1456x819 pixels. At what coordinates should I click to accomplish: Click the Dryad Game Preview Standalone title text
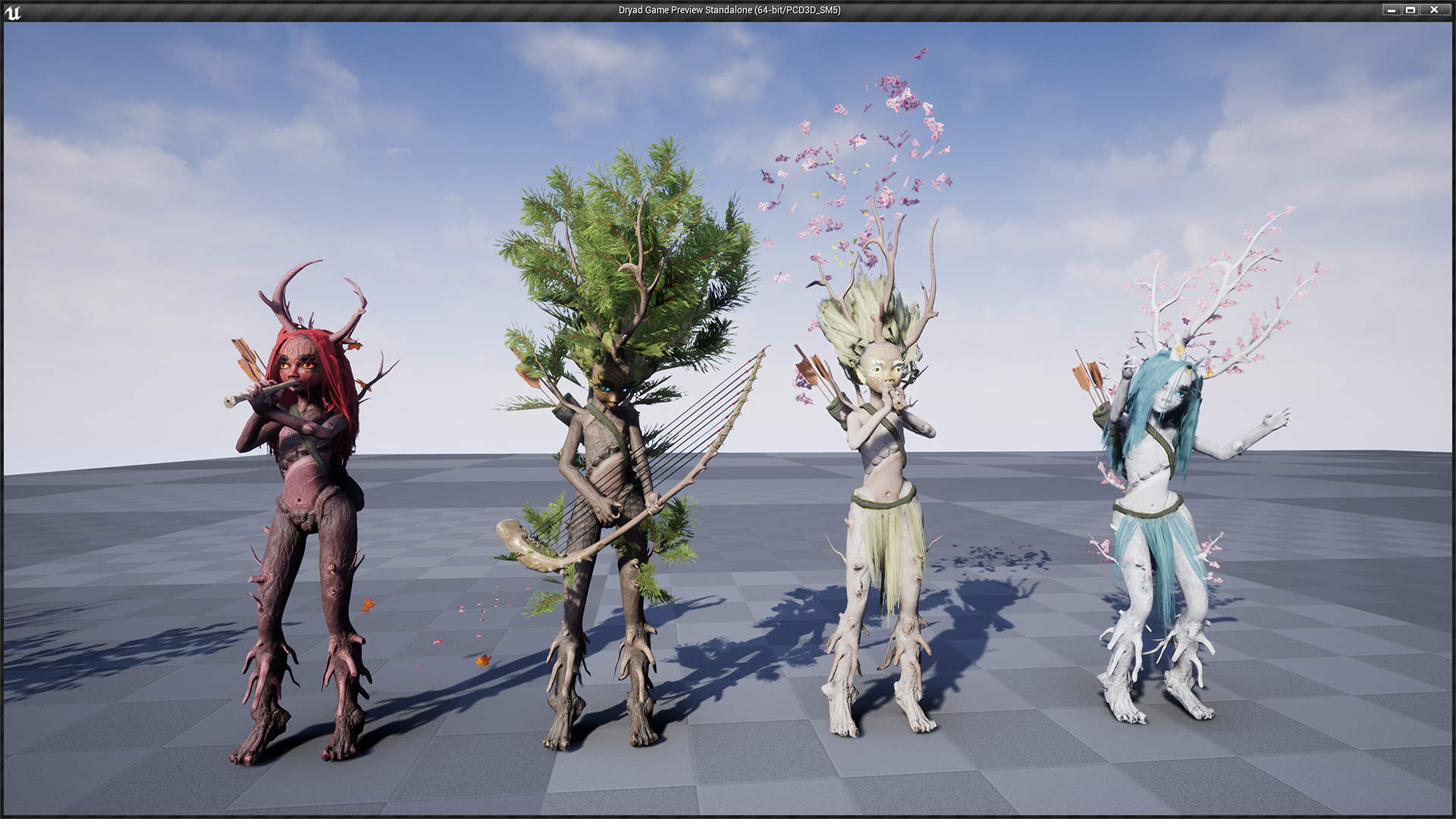(x=728, y=11)
